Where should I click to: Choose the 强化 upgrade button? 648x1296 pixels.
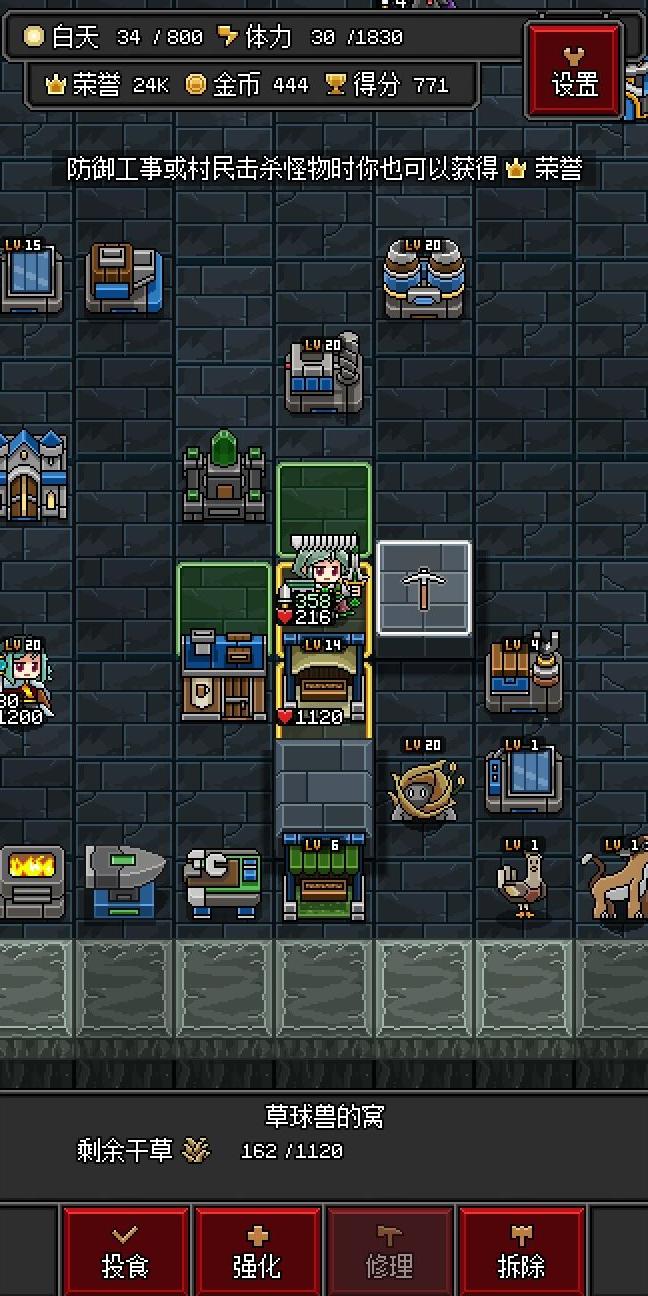point(257,1252)
